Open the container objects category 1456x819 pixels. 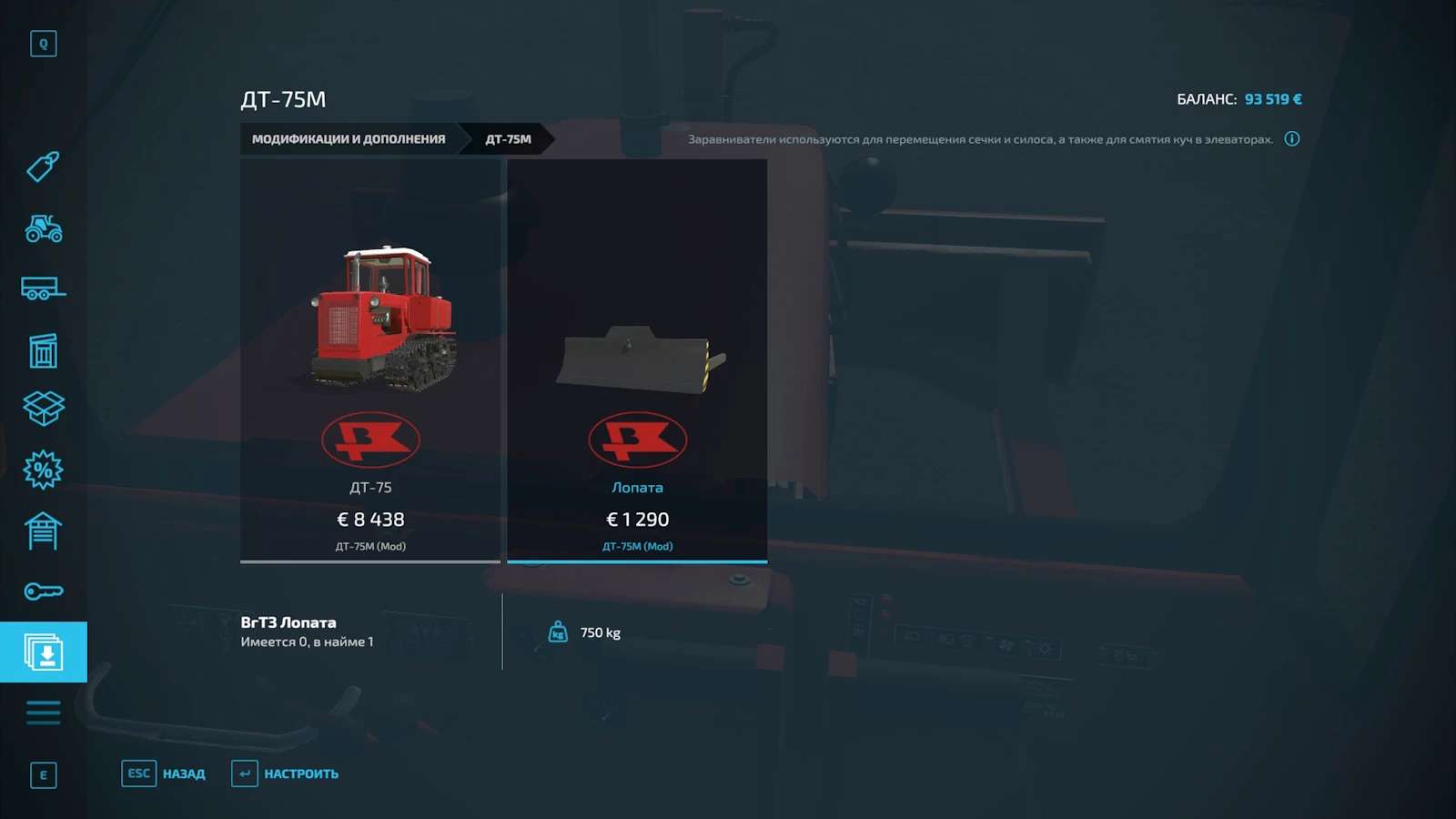pyautogui.click(x=43, y=350)
